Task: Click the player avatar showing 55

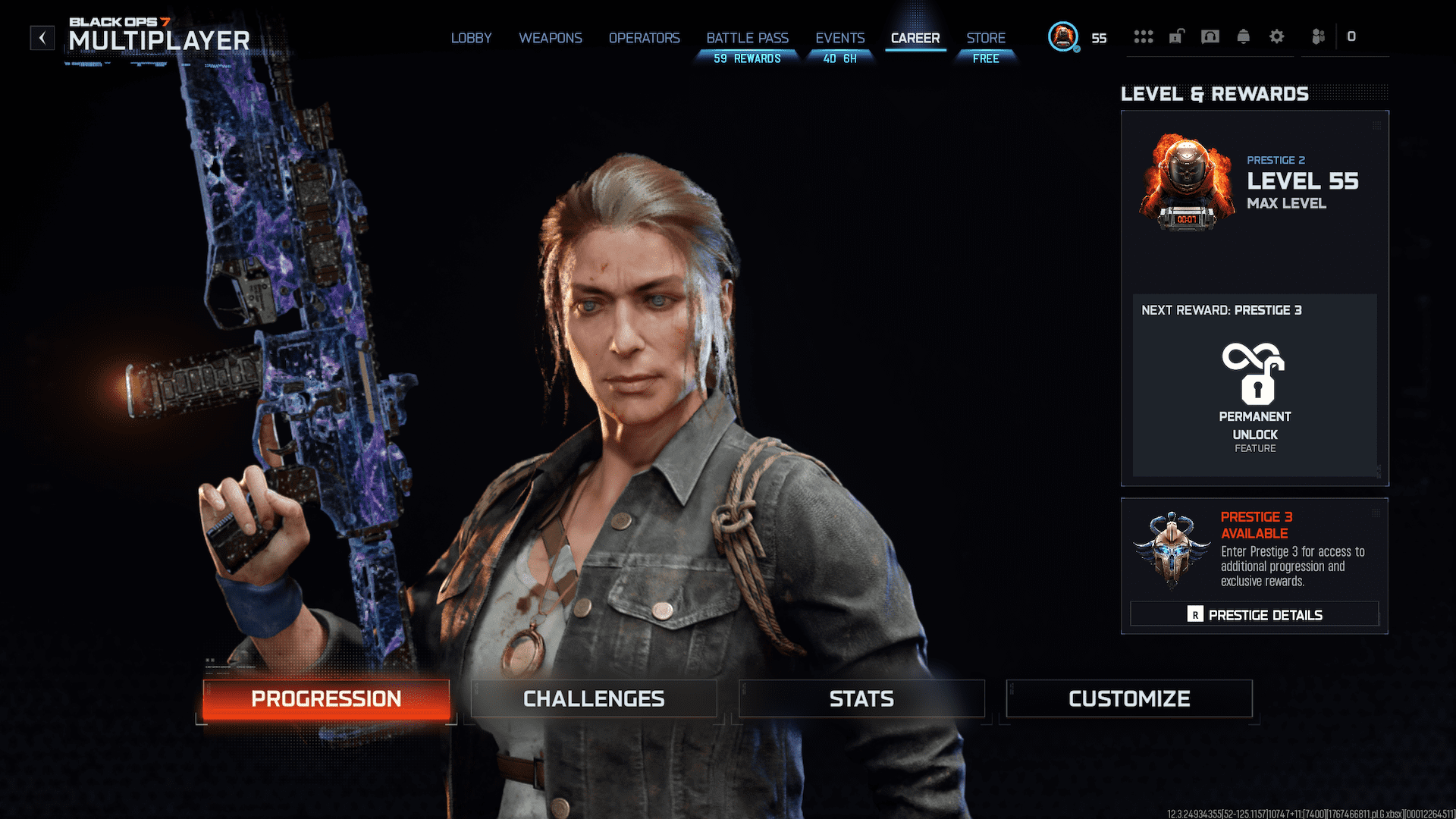Action: [1063, 36]
